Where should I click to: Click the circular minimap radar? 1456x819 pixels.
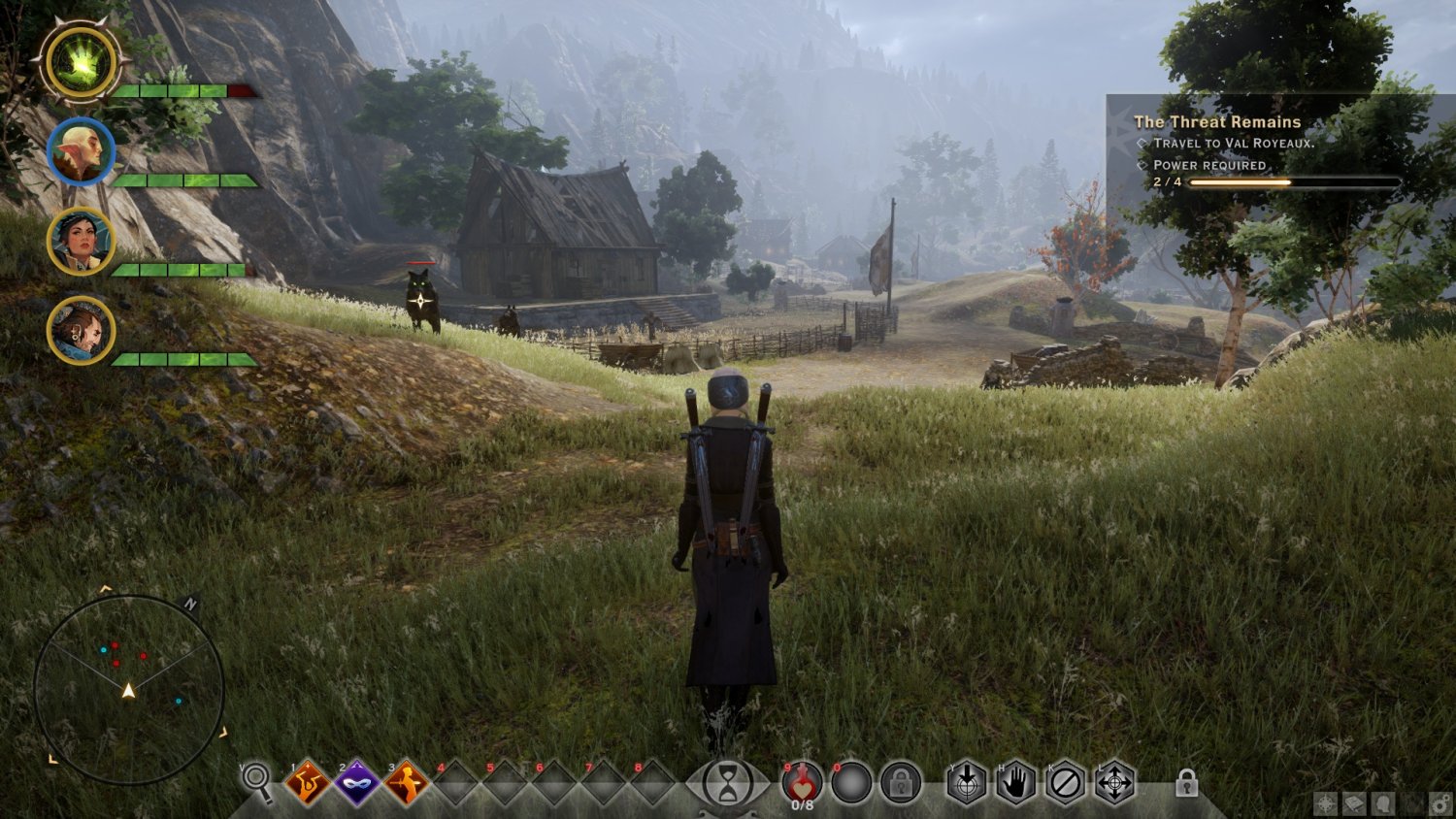(x=129, y=690)
